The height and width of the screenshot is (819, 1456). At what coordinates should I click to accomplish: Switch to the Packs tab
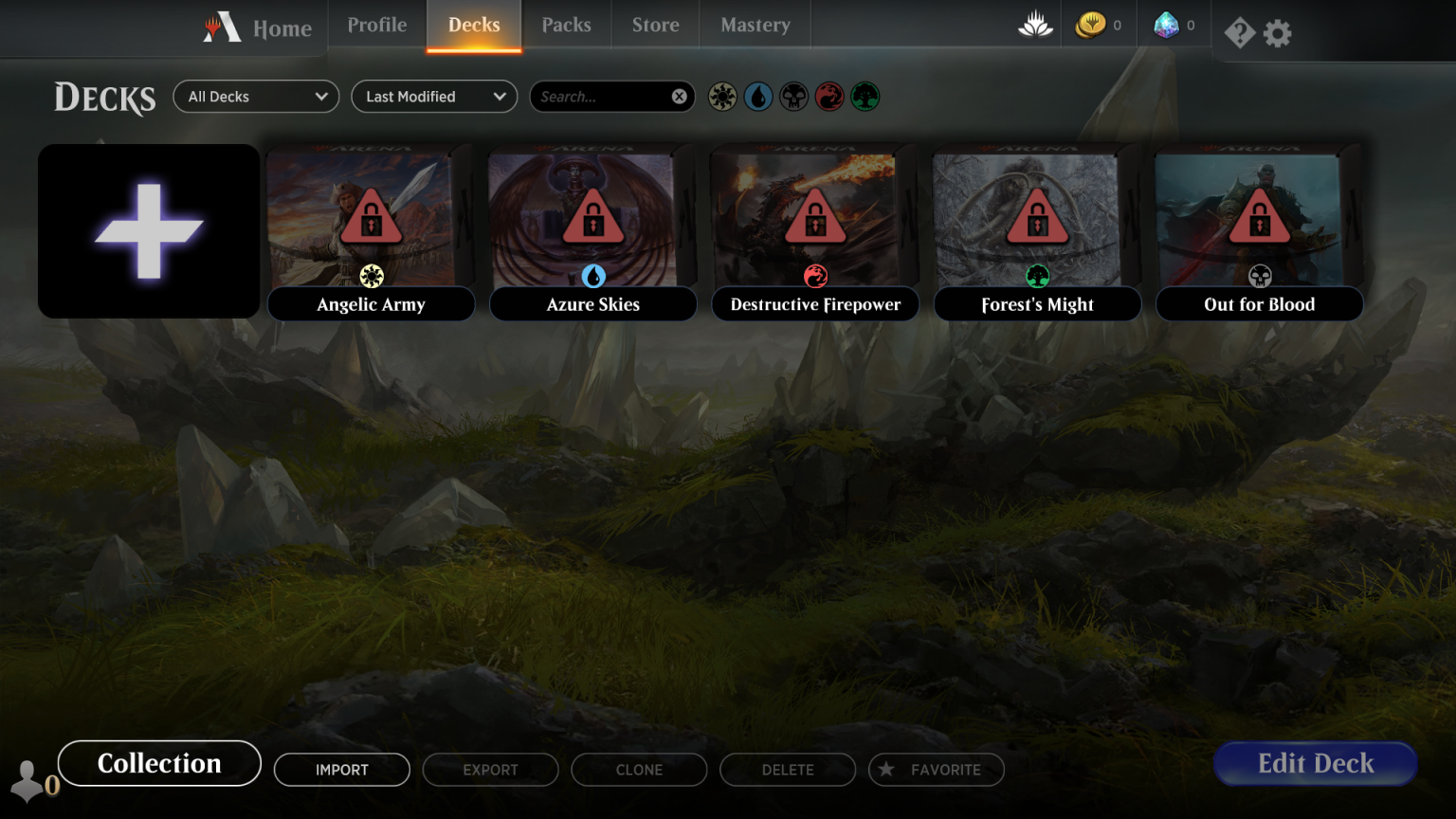click(566, 25)
